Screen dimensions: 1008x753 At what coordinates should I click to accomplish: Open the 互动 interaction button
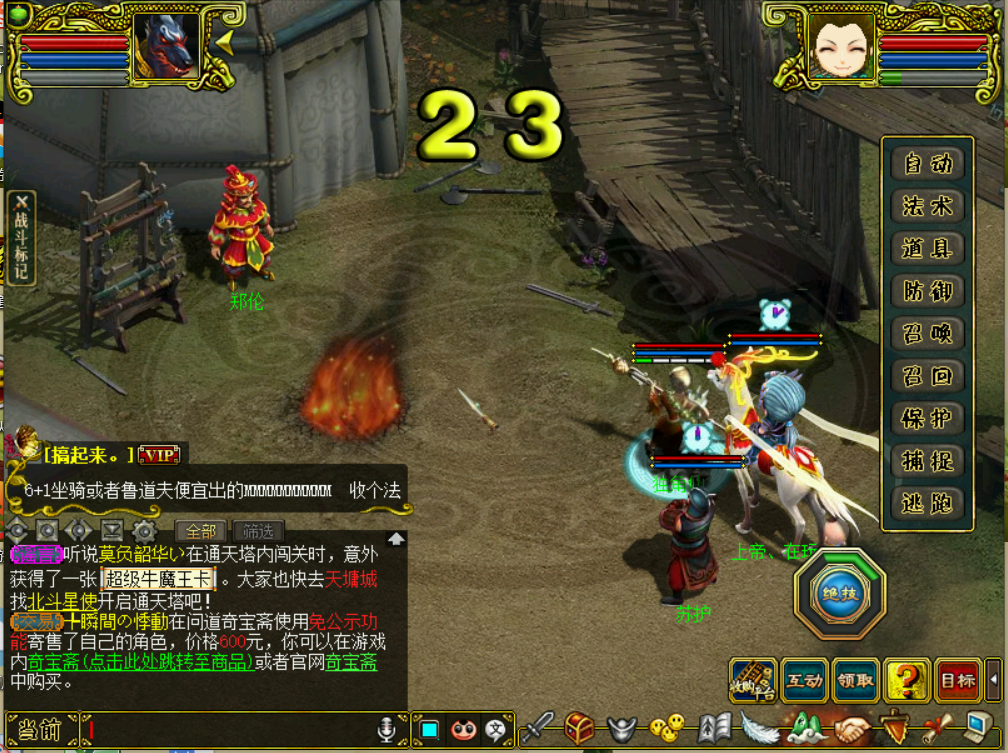[x=805, y=680]
